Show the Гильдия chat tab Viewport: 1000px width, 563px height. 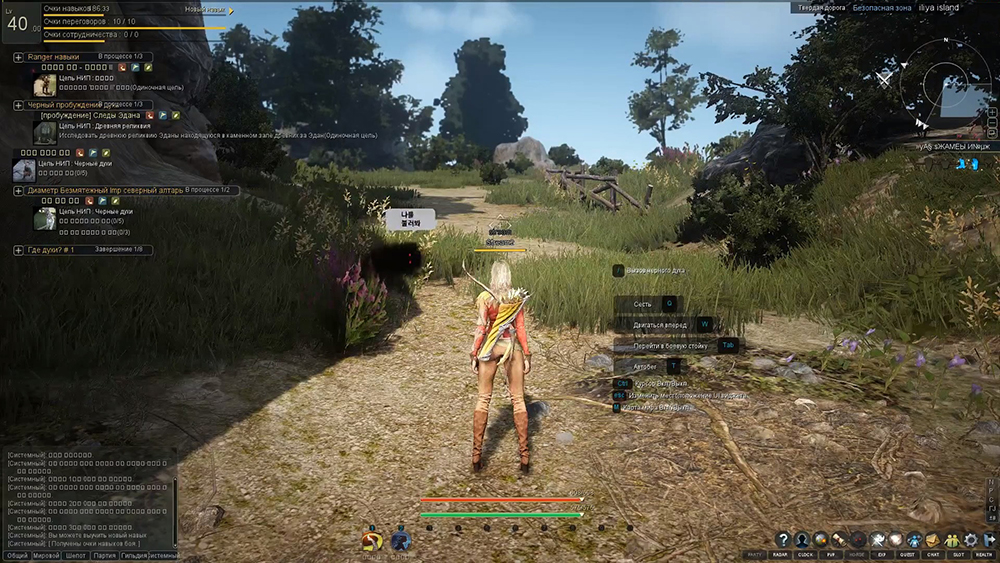(x=135, y=555)
